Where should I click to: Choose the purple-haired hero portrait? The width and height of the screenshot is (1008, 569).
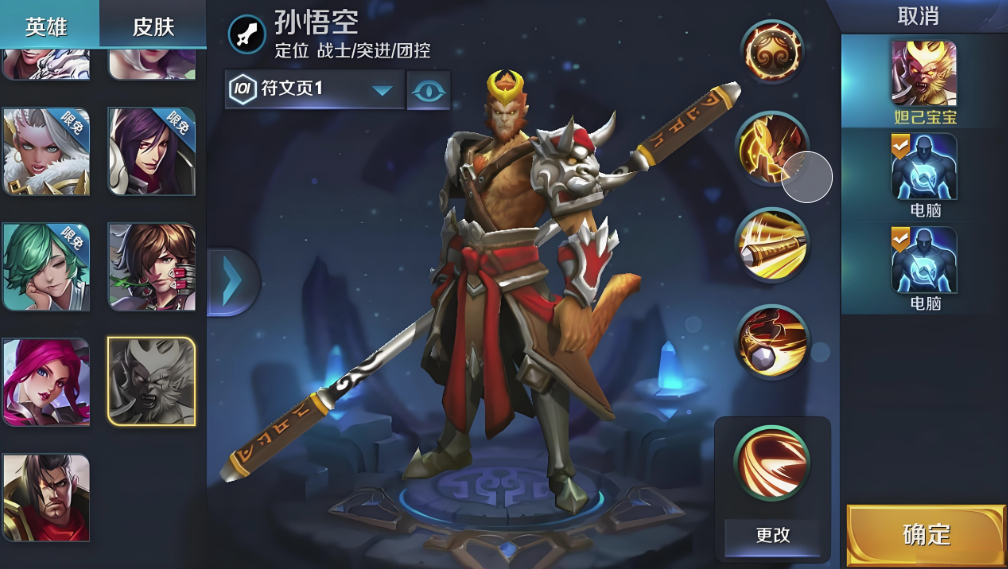pyautogui.click(x=151, y=151)
